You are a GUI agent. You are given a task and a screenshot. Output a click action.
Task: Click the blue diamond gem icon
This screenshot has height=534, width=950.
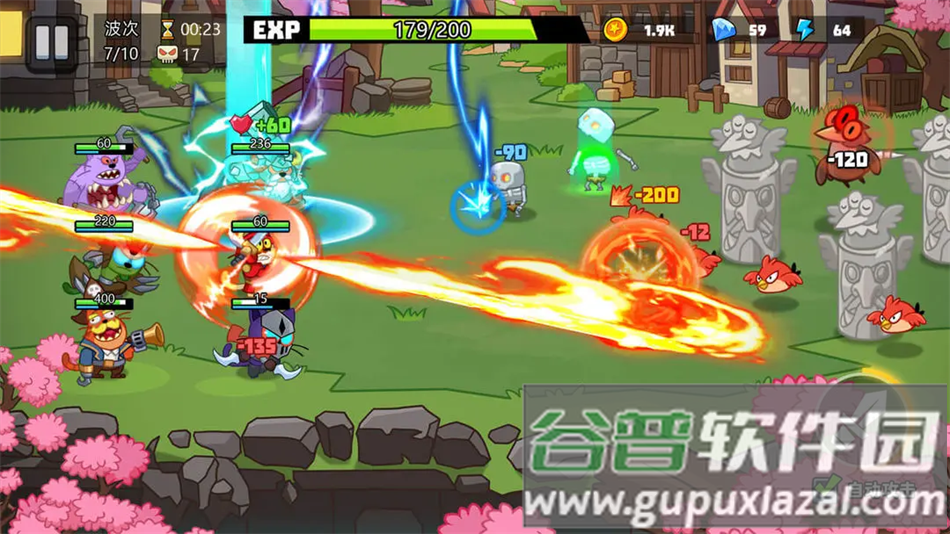coord(722,30)
